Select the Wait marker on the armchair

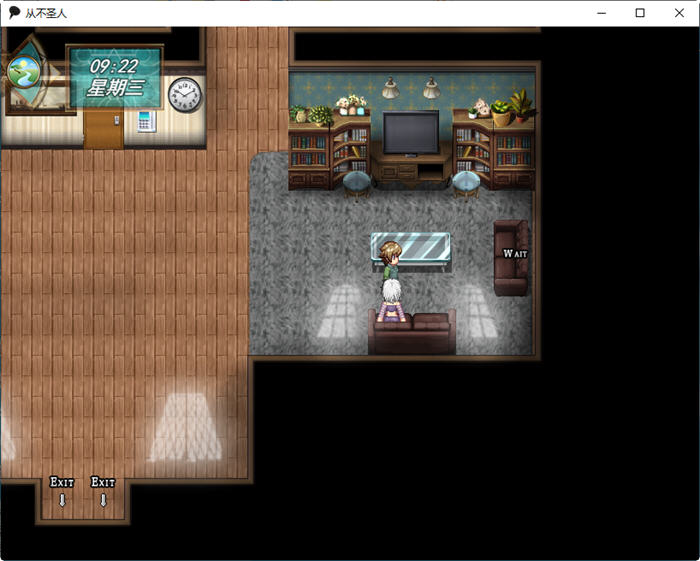click(514, 254)
